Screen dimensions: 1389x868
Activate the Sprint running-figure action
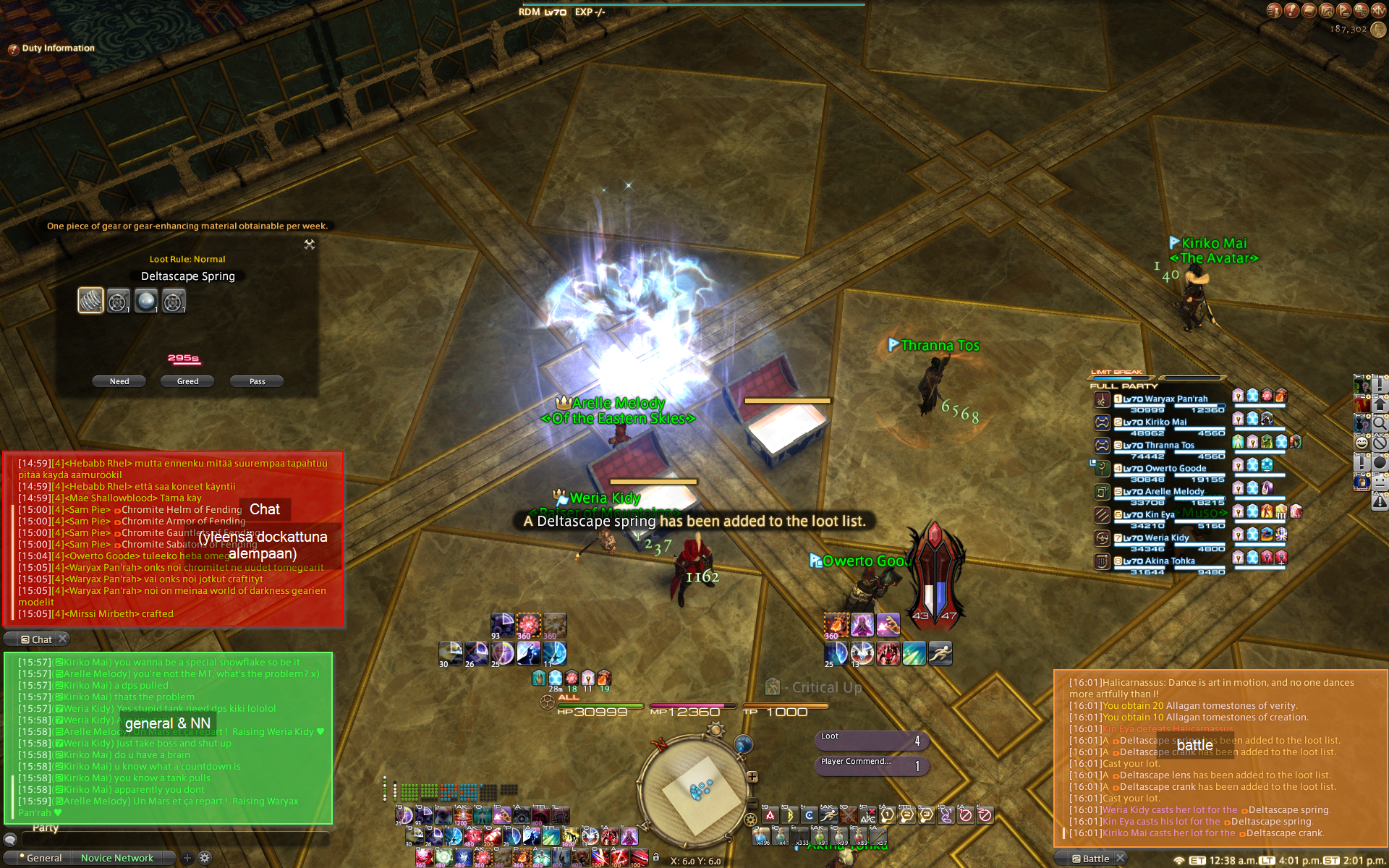click(x=940, y=653)
